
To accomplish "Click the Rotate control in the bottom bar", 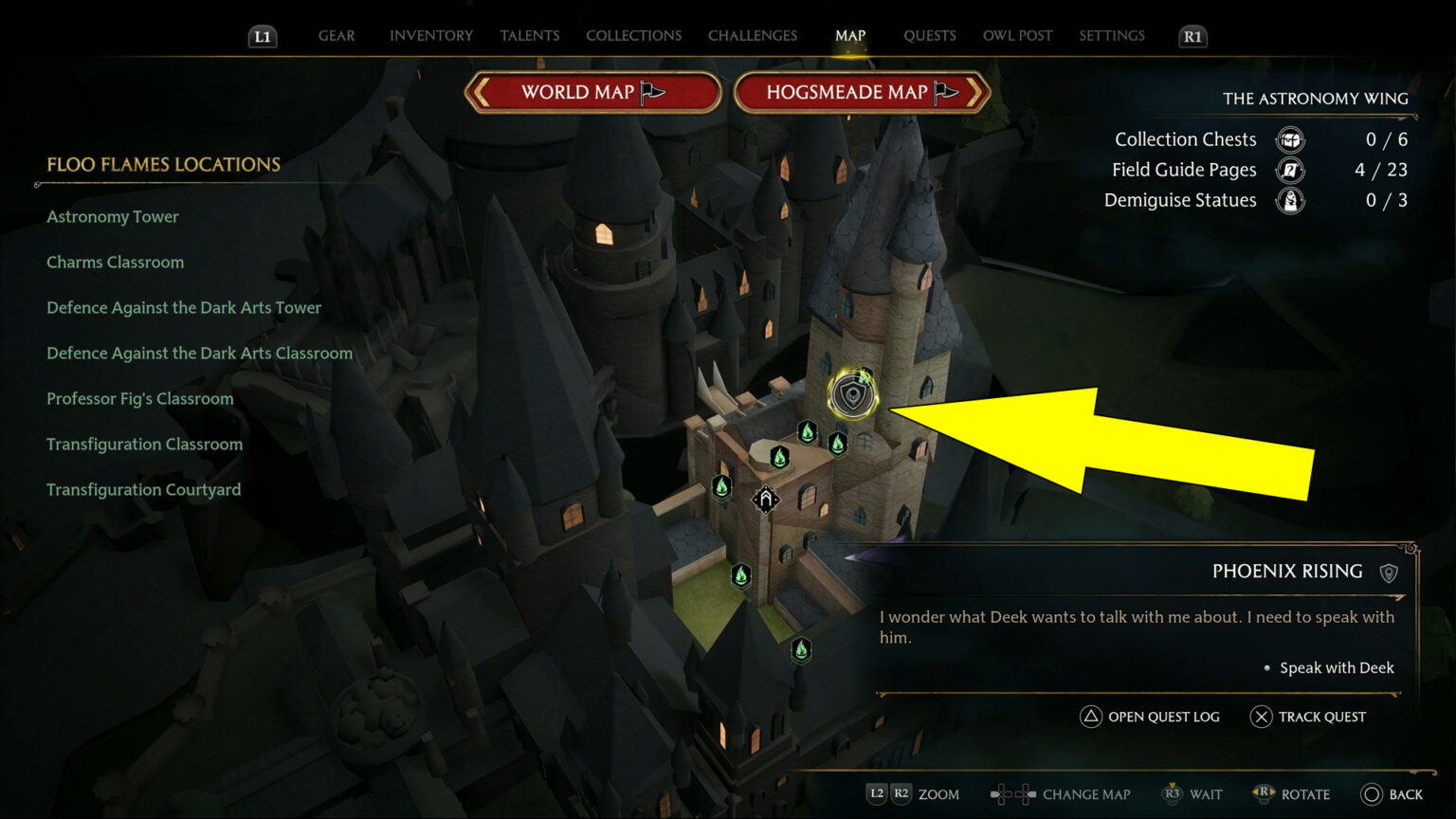I will tap(1292, 794).
